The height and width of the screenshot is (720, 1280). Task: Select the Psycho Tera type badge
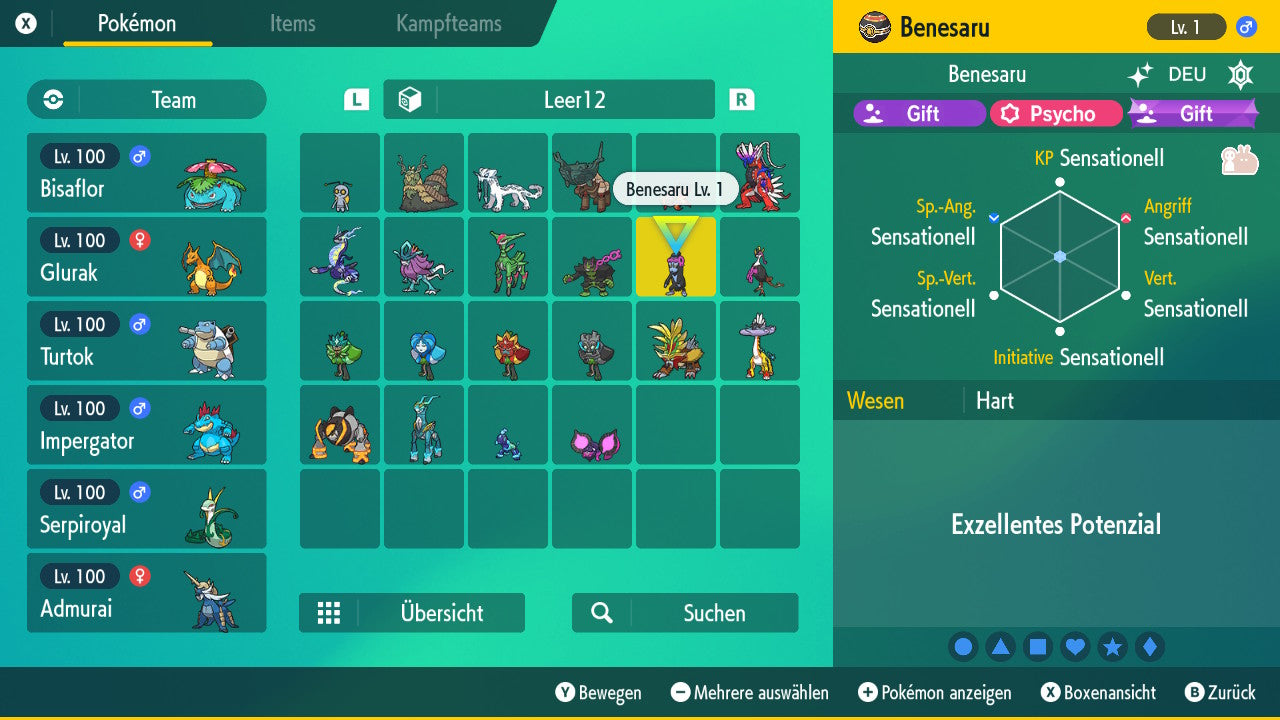(1056, 113)
